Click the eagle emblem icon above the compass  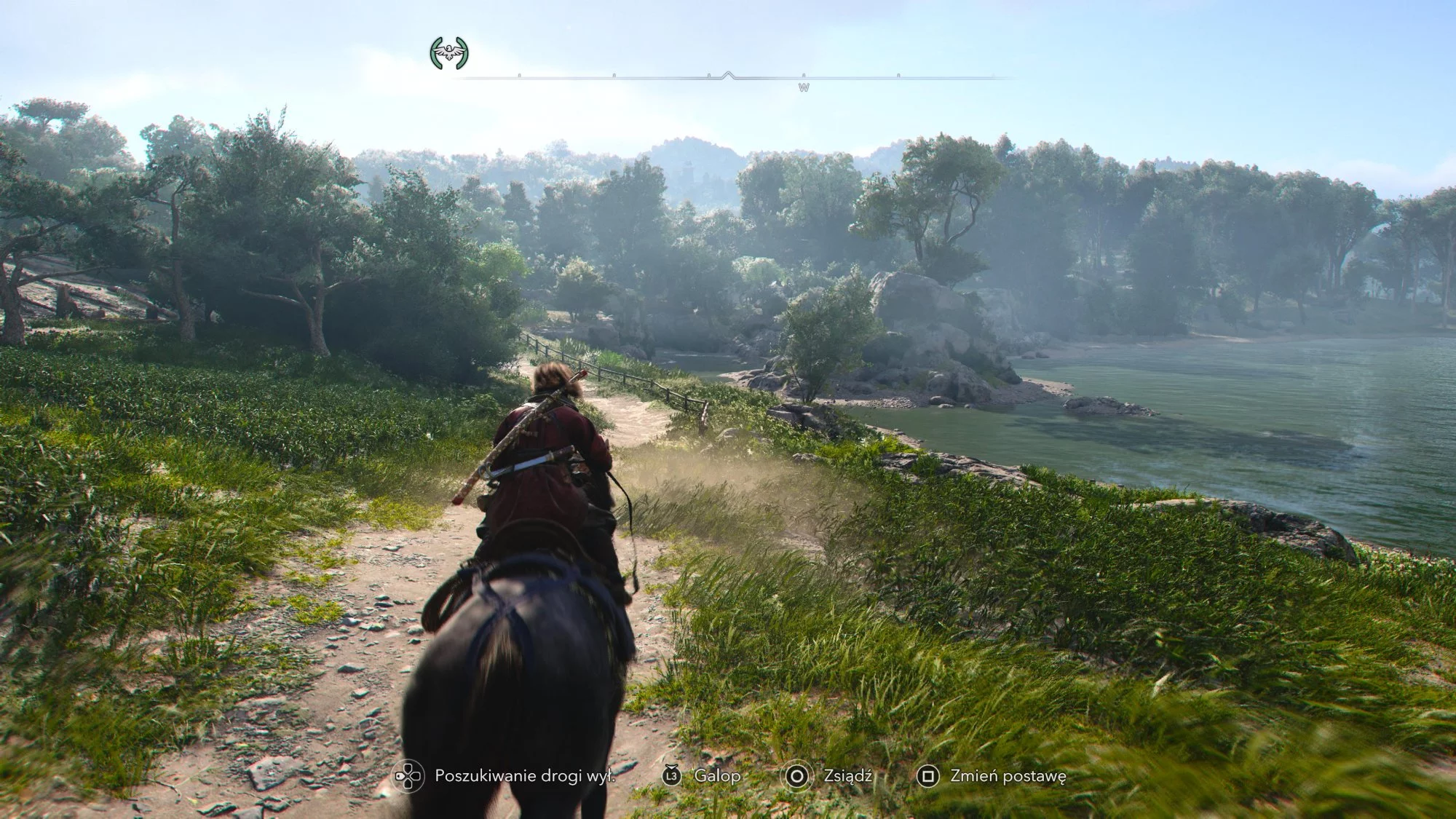coord(449,53)
